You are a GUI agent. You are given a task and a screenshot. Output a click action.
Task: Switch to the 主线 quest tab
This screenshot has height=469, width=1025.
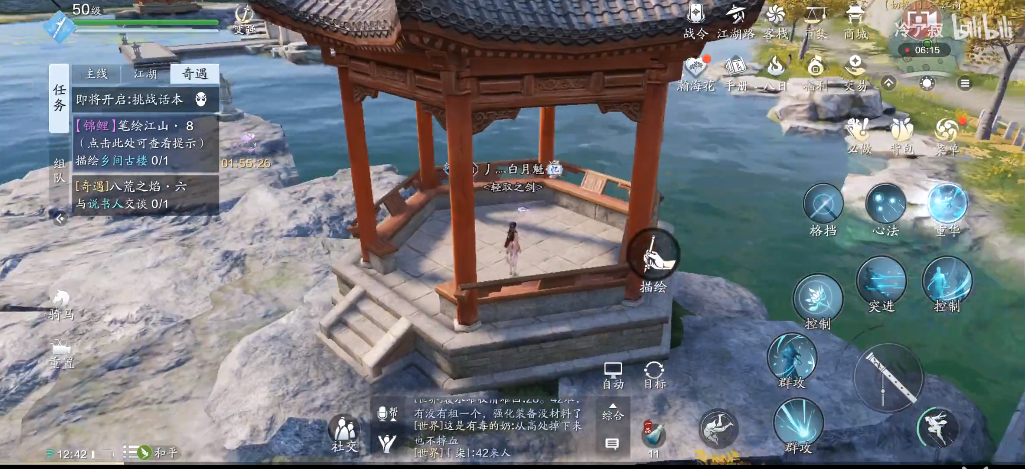tap(96, 74)
